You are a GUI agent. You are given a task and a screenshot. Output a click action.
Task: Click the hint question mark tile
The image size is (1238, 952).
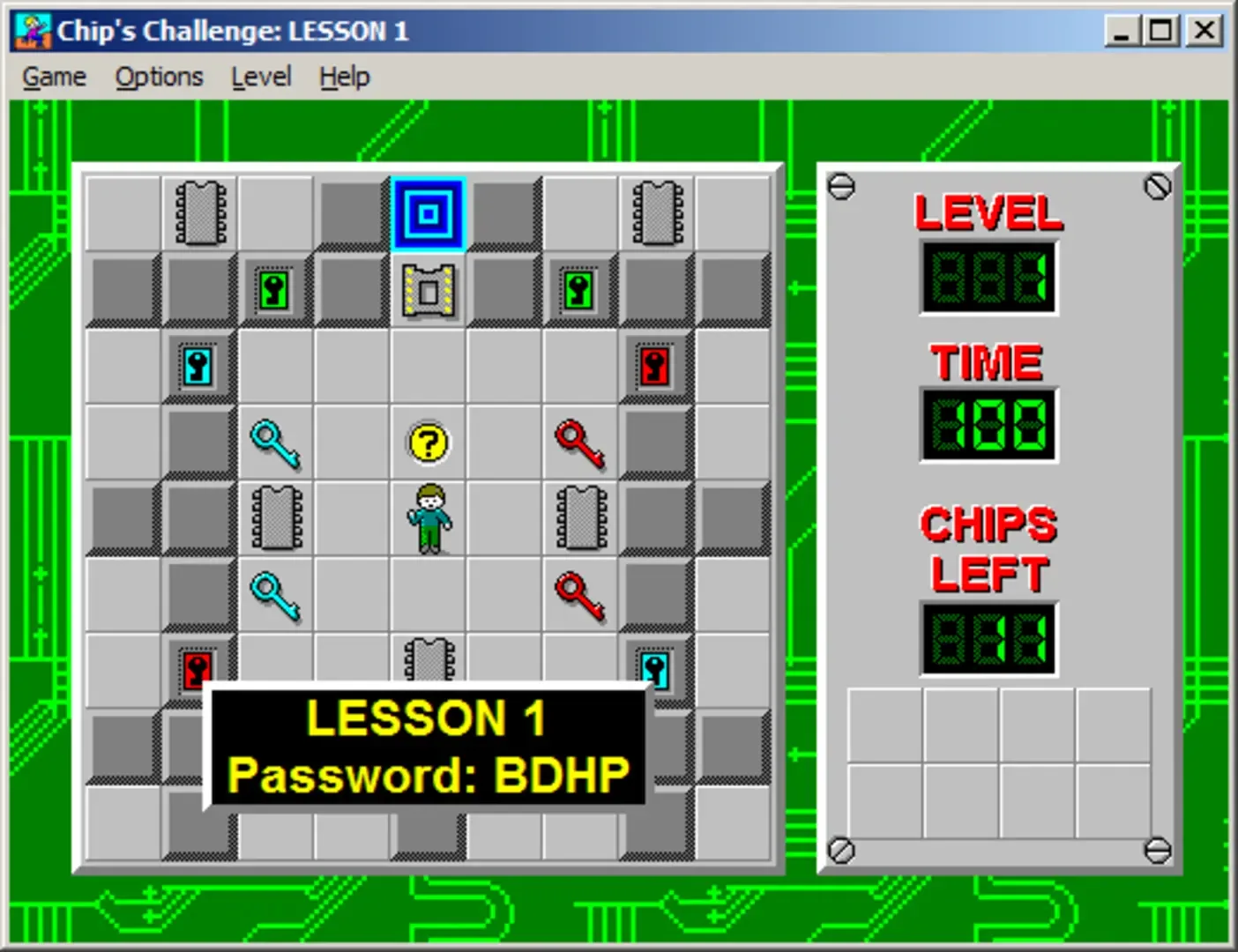[428, 443]
